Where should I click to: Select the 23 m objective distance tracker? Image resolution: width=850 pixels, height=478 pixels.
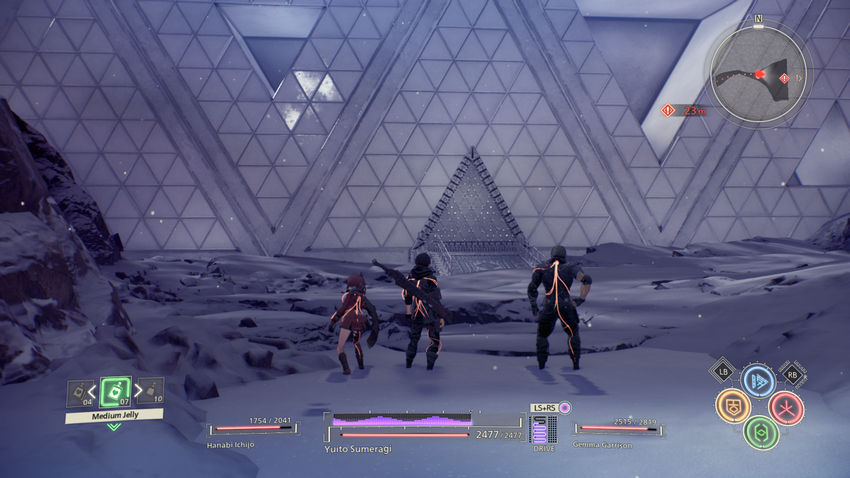685,110
